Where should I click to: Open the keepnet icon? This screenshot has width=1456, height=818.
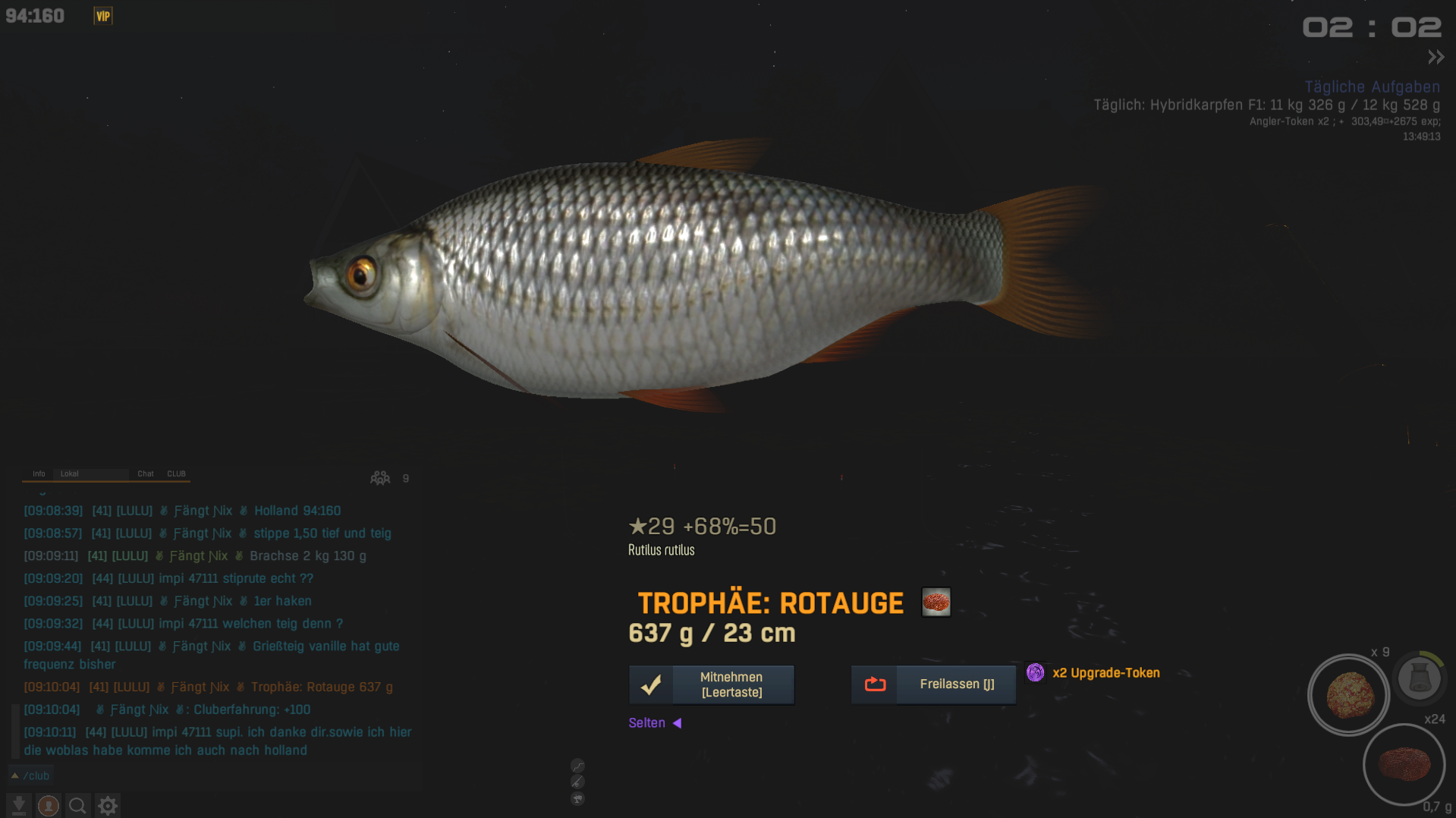point(1419,677)
